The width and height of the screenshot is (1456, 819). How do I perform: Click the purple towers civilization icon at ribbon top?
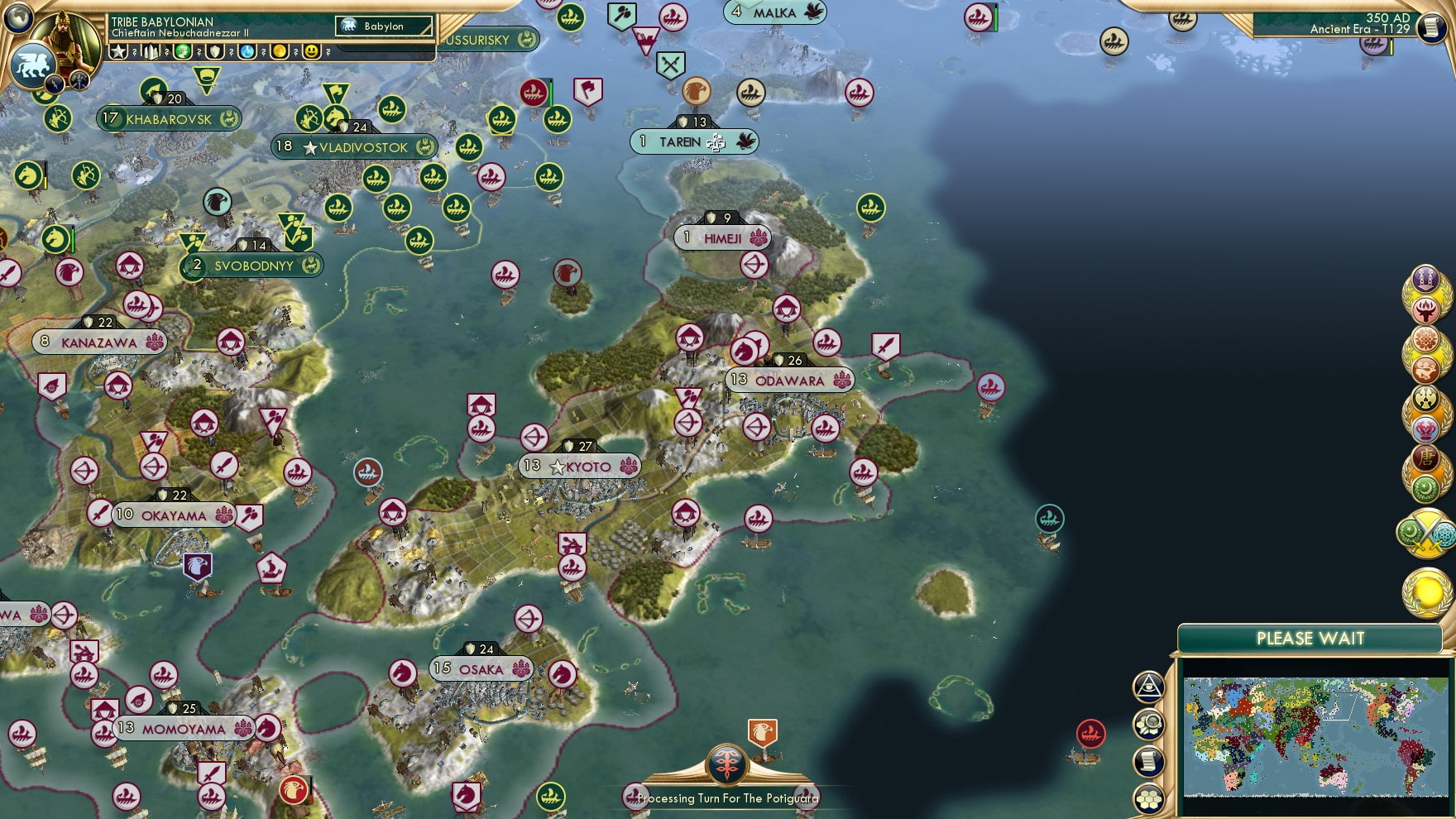click(x=1426, y=279)
